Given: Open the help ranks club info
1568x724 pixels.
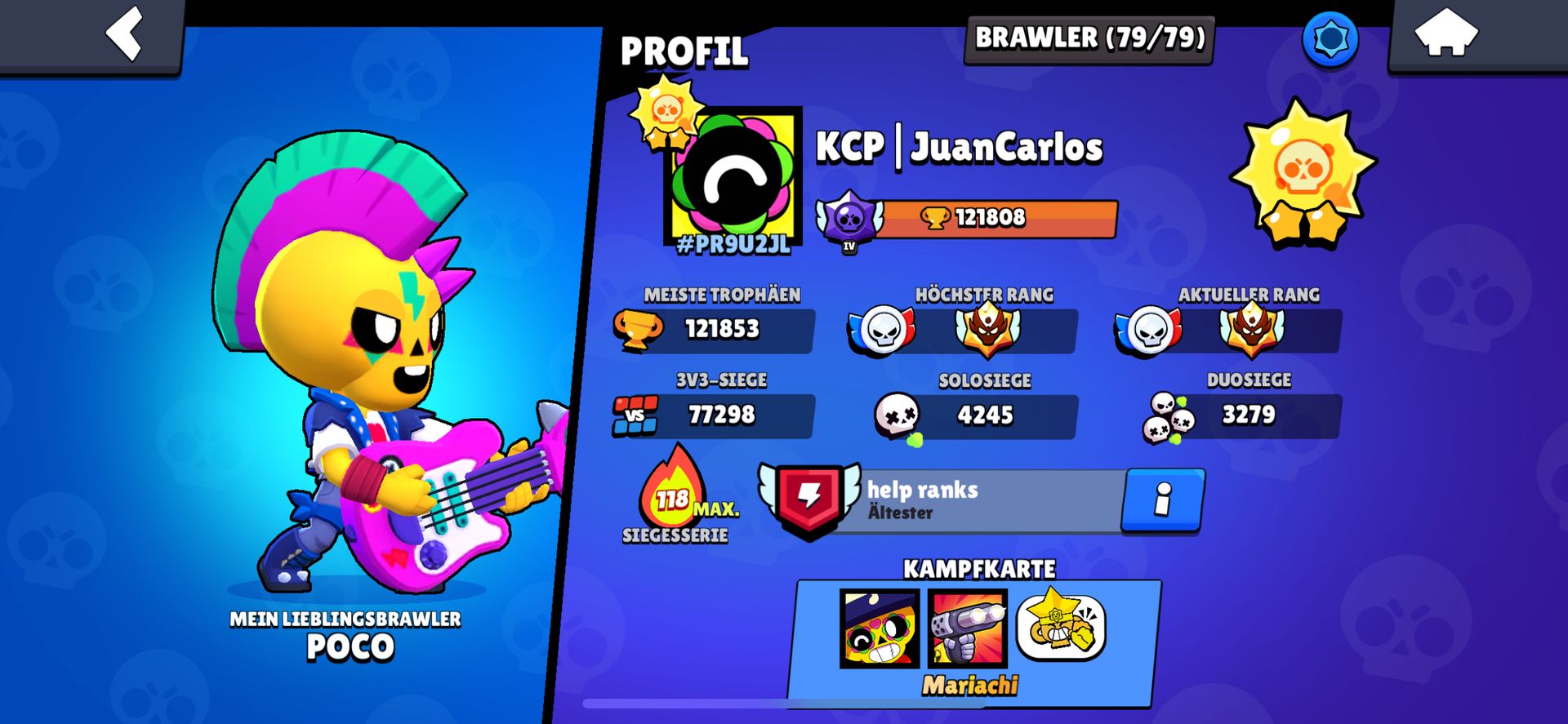Looking at the screenshot, I should point(1162,500).
